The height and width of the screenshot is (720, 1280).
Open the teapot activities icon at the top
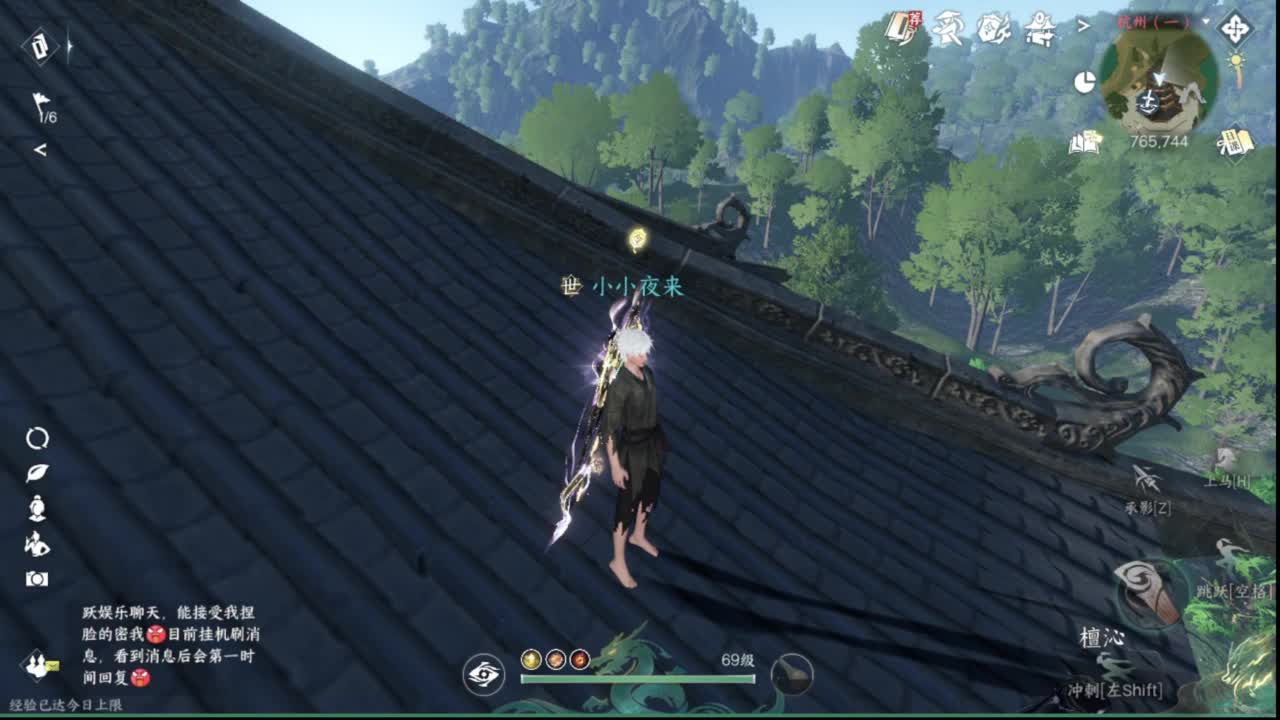pyautogui.click(x=992, y=27)
